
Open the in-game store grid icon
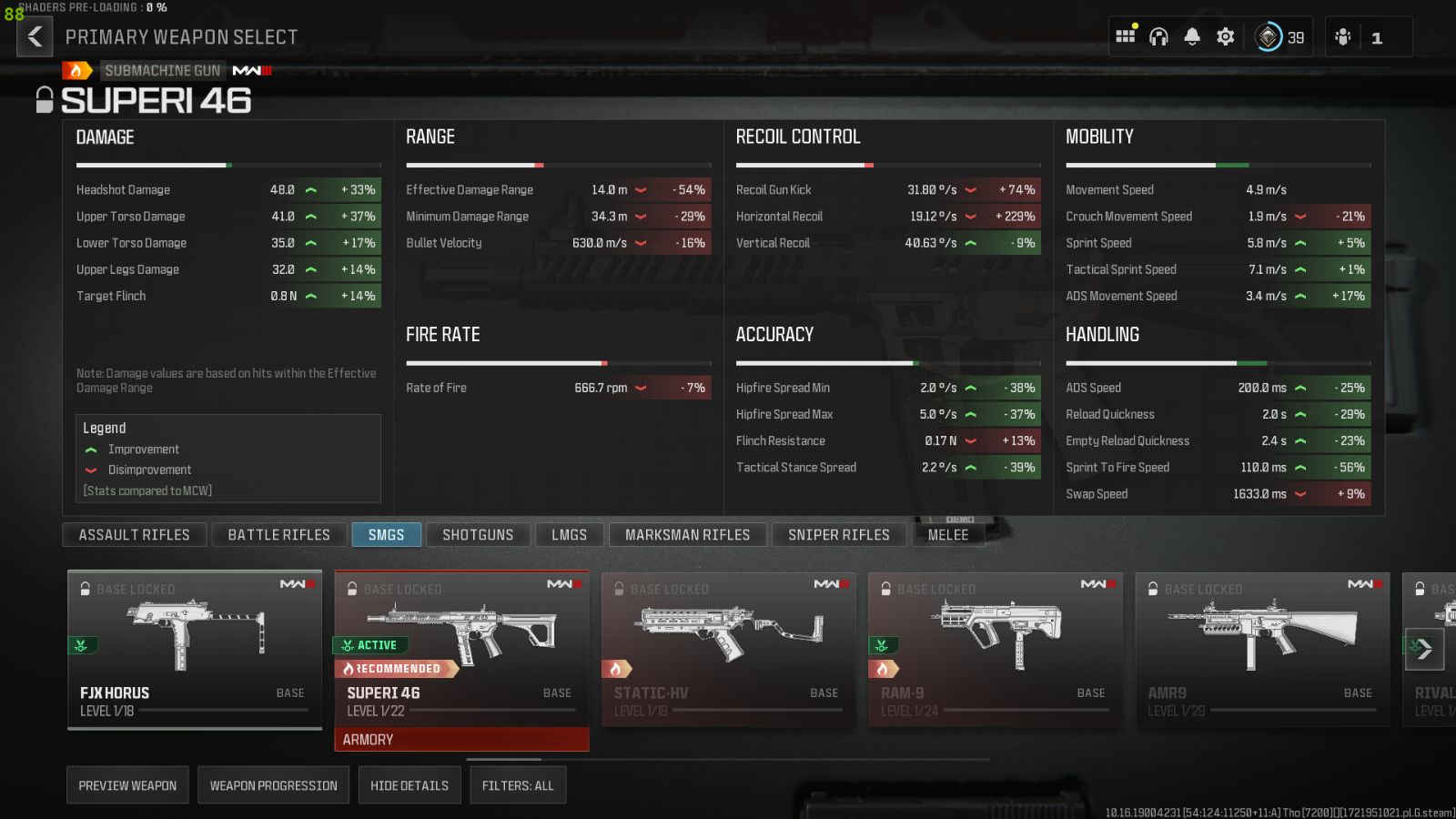[x=1126, y=36]
